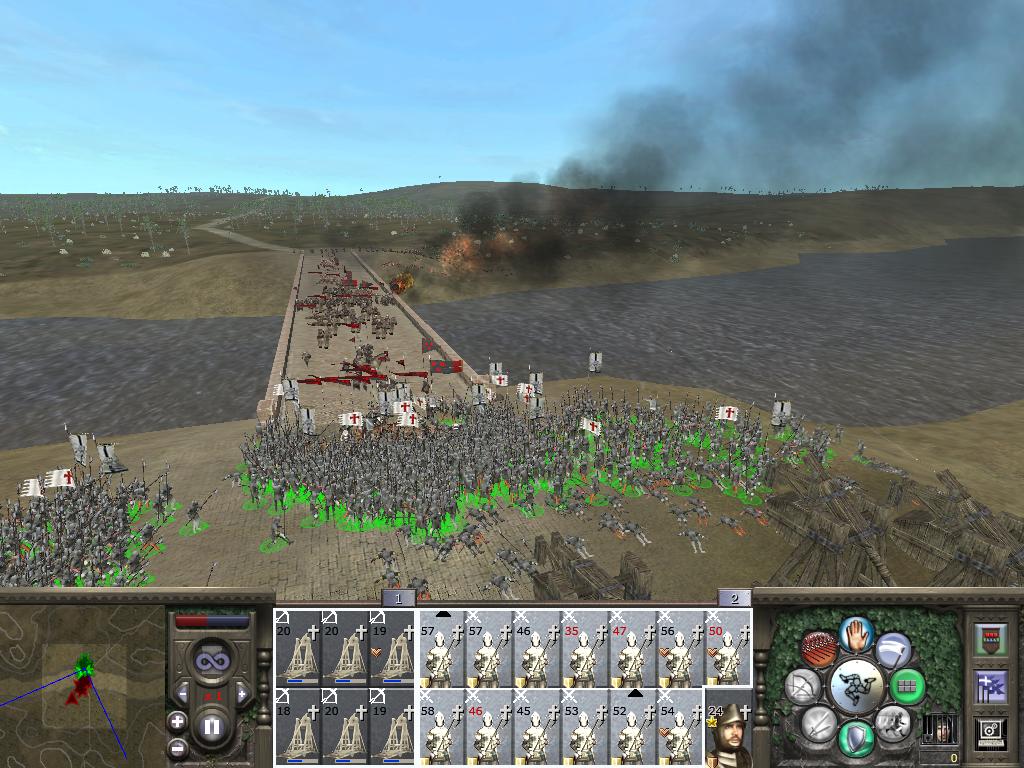Decrease battle speed with the minus arrow
The width and height of the screenshot is (1024, 768).
[181, 693]
